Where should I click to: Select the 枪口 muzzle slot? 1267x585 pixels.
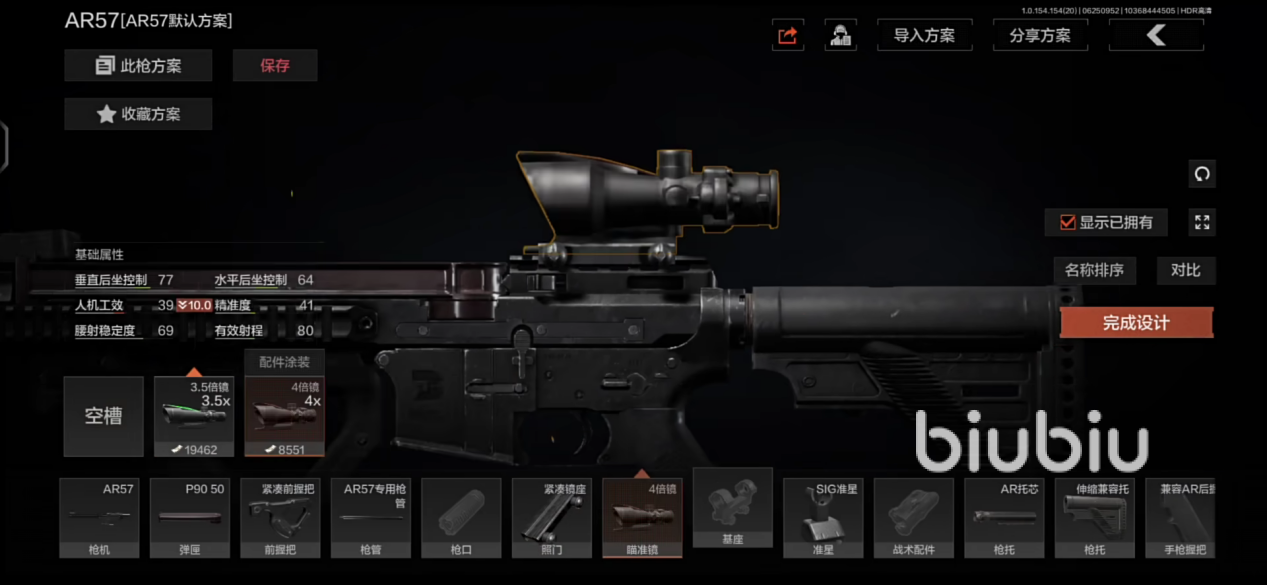pos(461,517)
